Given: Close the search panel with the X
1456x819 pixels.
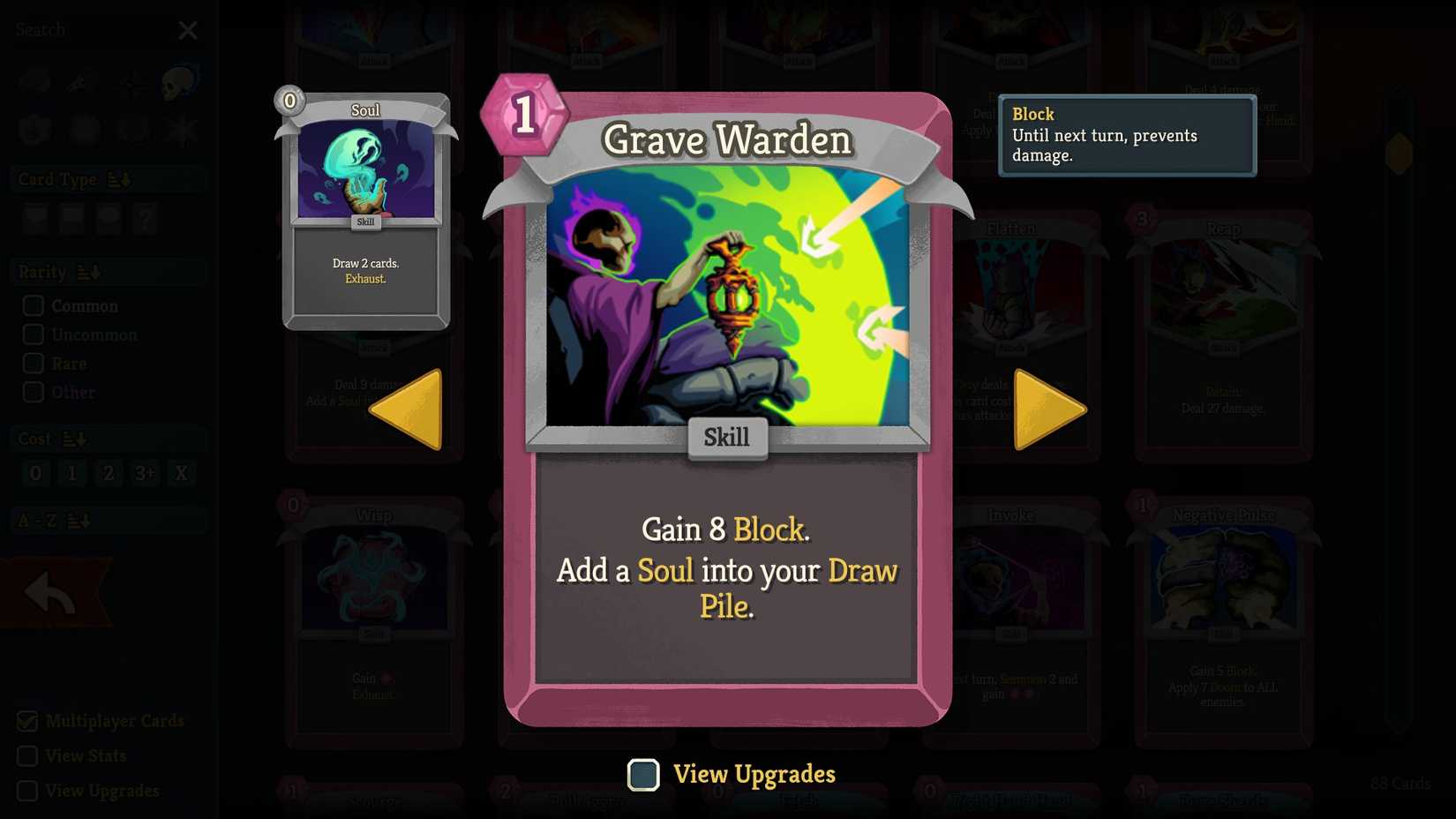Looking at the screenshot, I should [x=188, y=30].
